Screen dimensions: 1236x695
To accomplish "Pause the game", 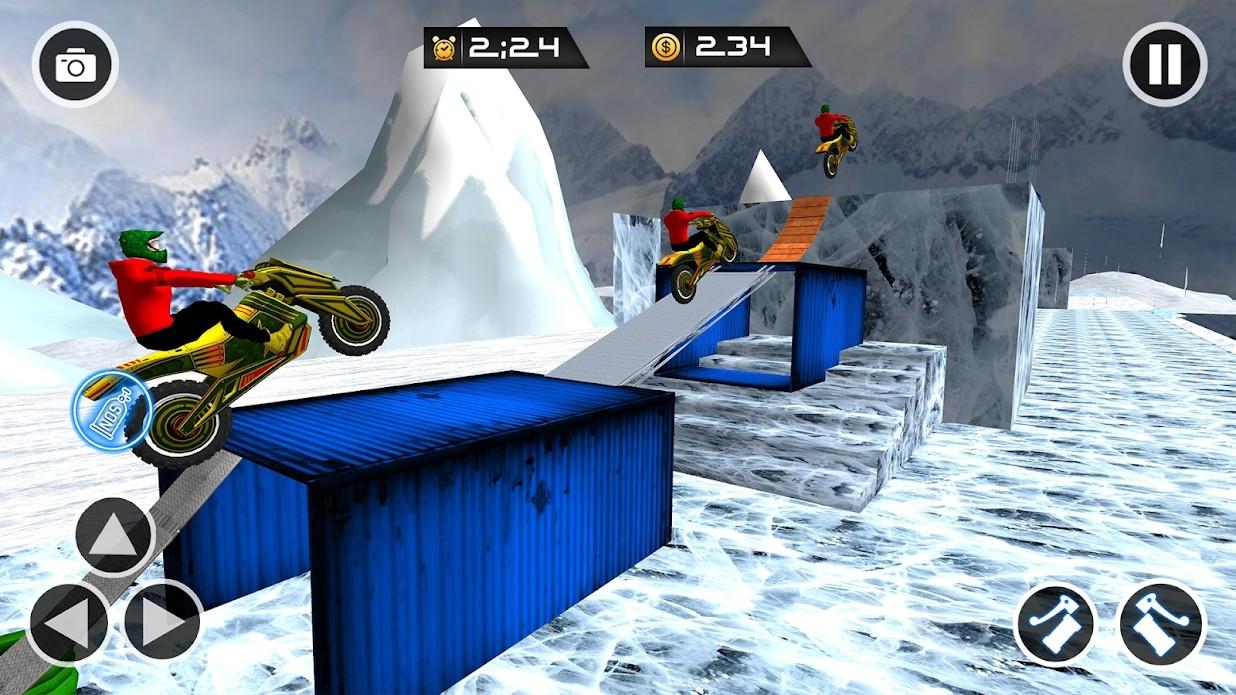I will coord(1164,64).
